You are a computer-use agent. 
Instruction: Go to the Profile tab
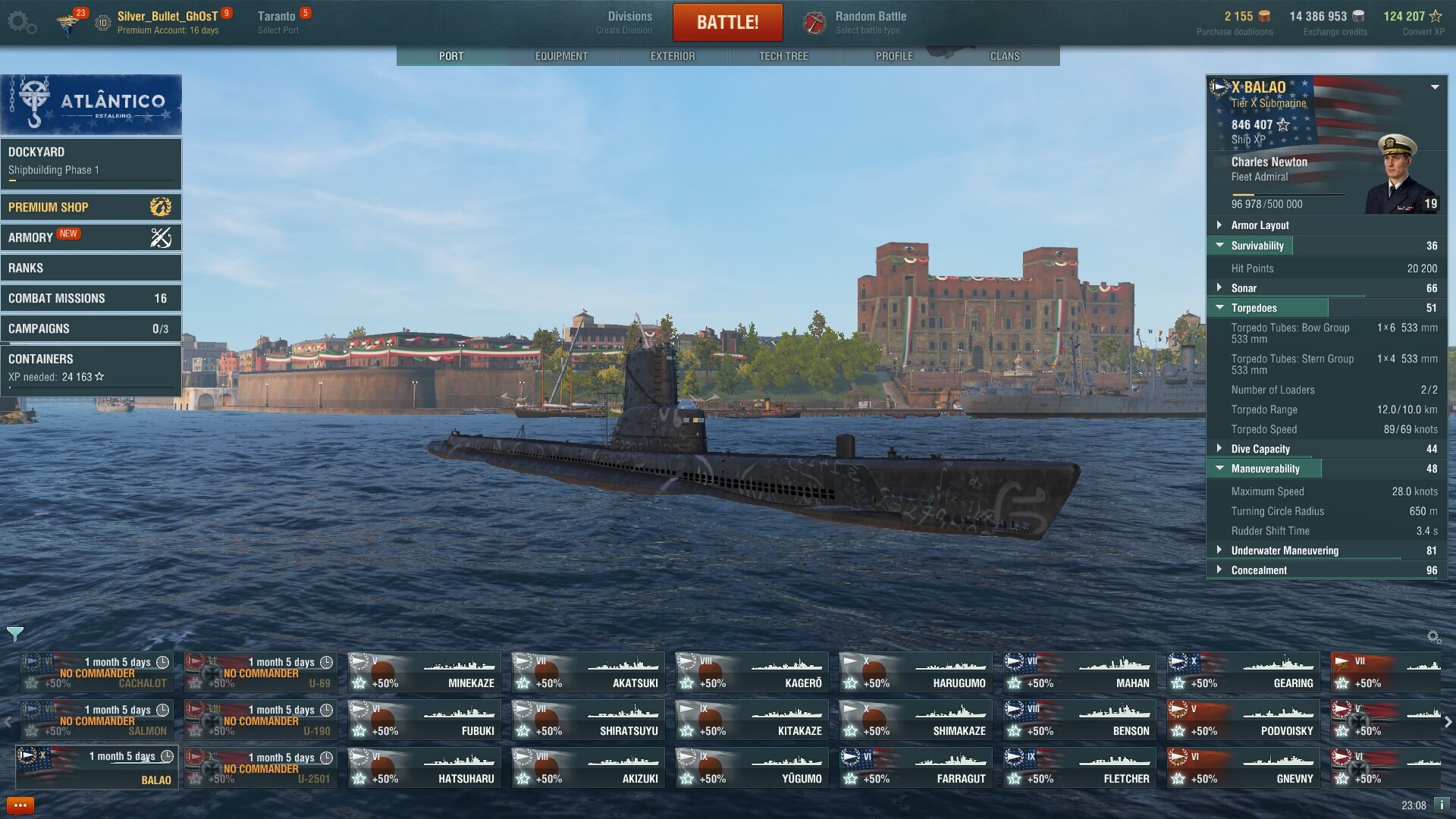pos(894,56)
